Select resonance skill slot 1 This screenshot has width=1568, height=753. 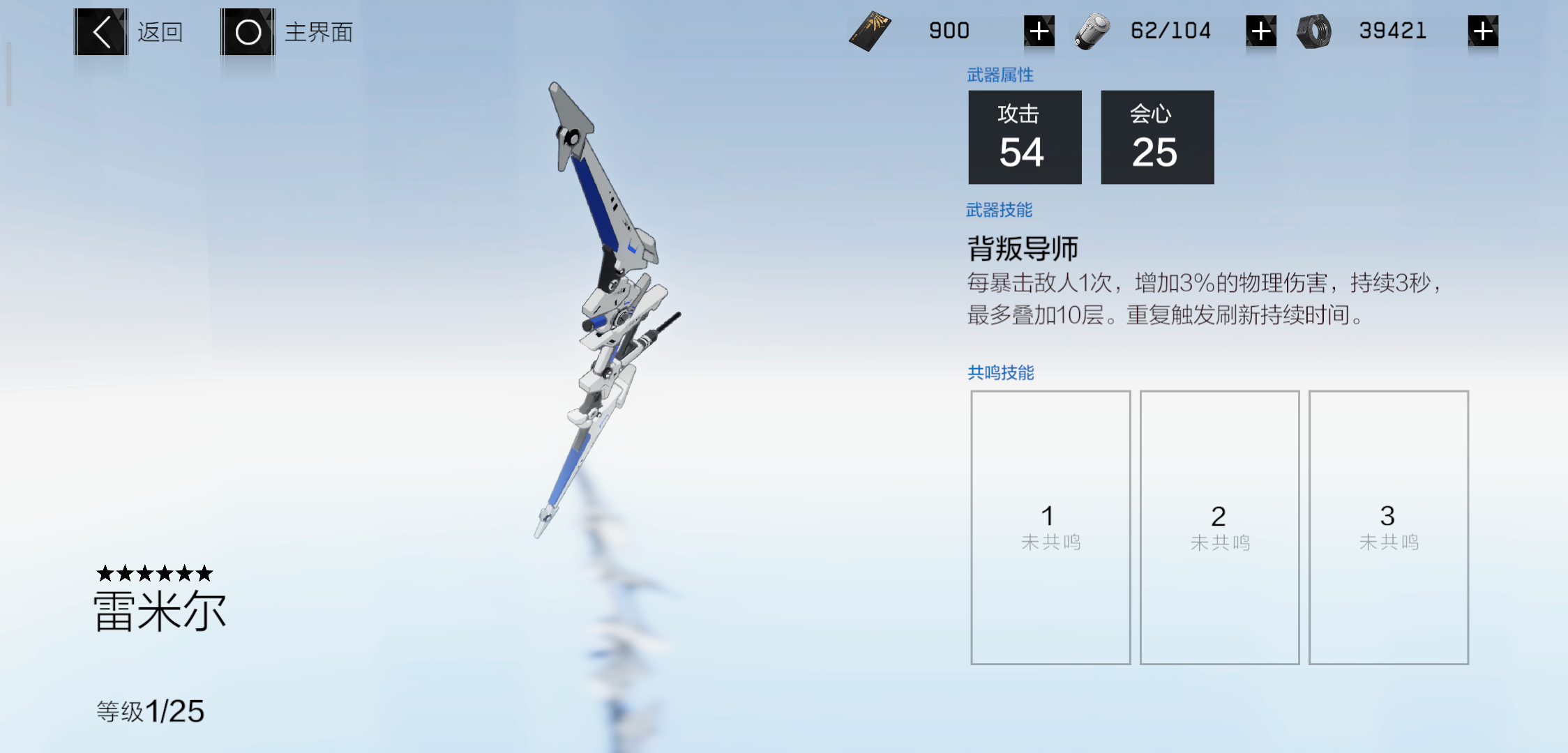1050,527
